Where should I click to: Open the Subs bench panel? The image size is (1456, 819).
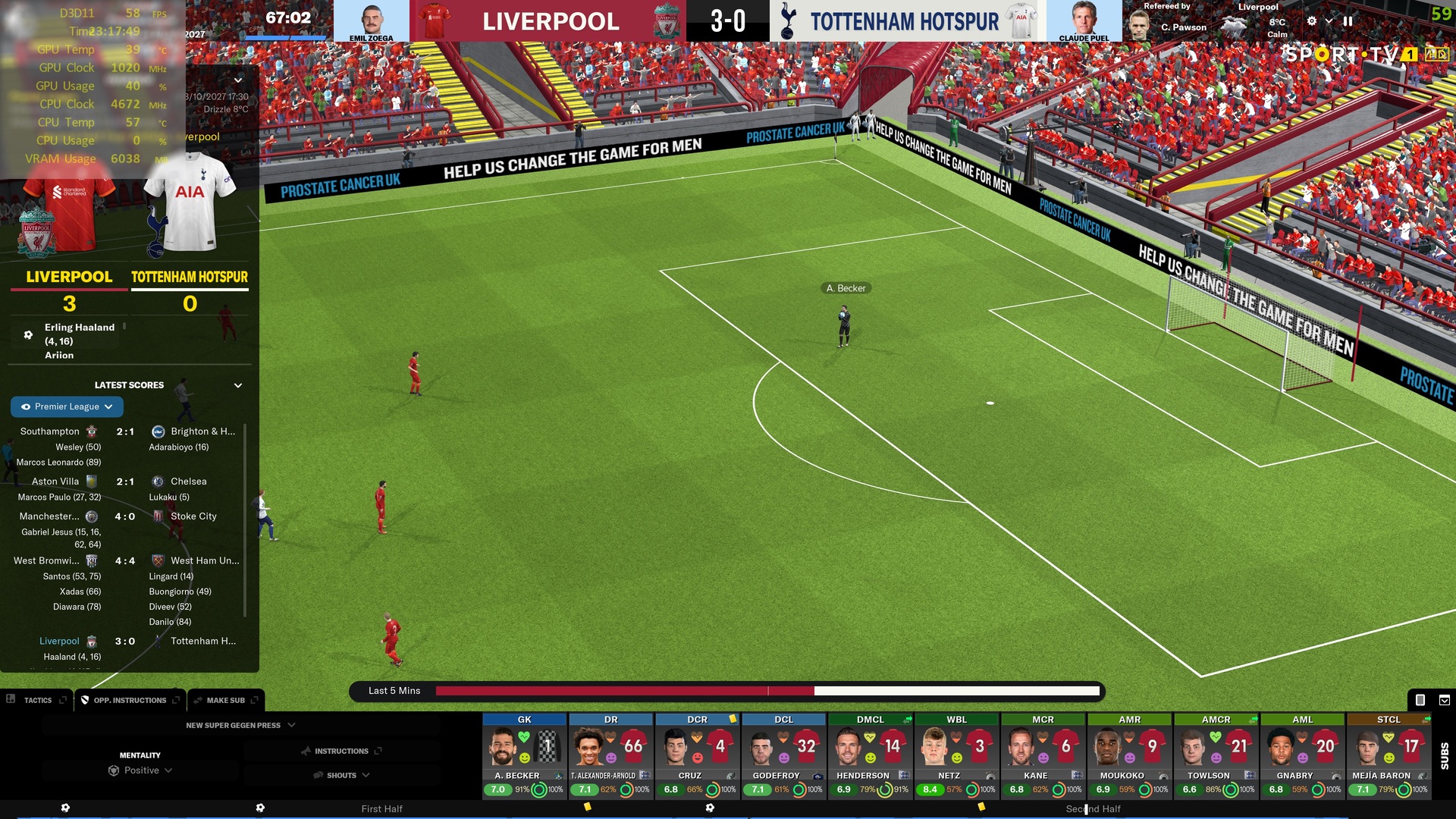coord(1444,755)
